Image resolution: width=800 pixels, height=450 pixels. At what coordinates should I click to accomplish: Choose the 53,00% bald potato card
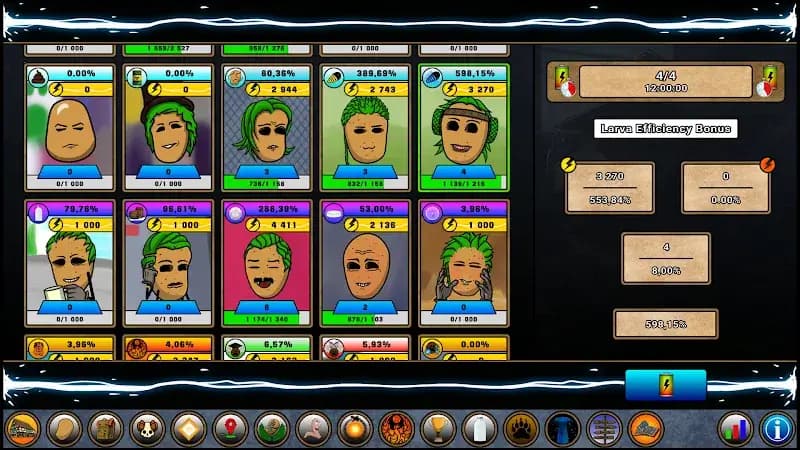point(365,264)
